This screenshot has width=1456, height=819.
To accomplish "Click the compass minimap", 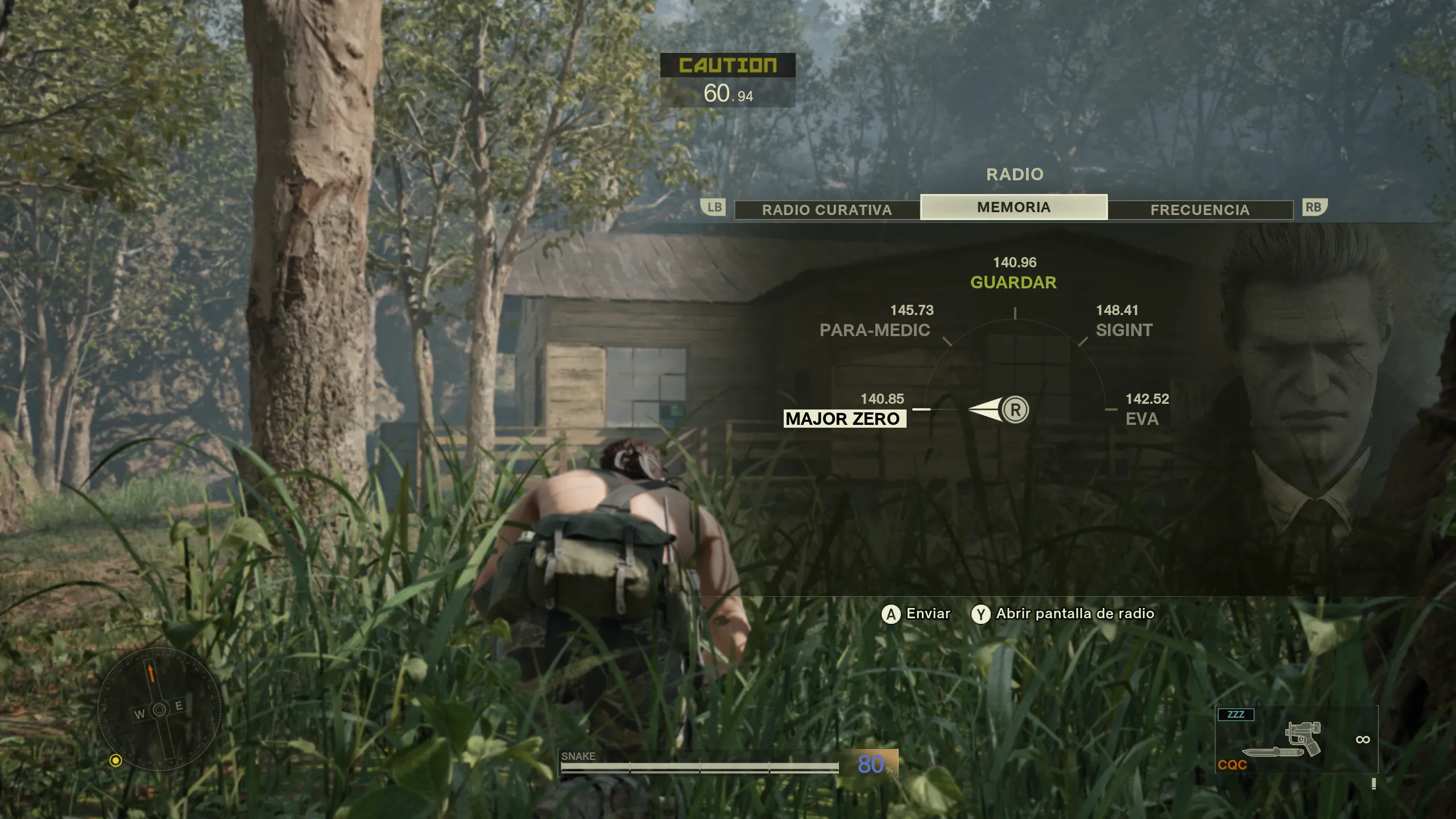I will point(159,709).
